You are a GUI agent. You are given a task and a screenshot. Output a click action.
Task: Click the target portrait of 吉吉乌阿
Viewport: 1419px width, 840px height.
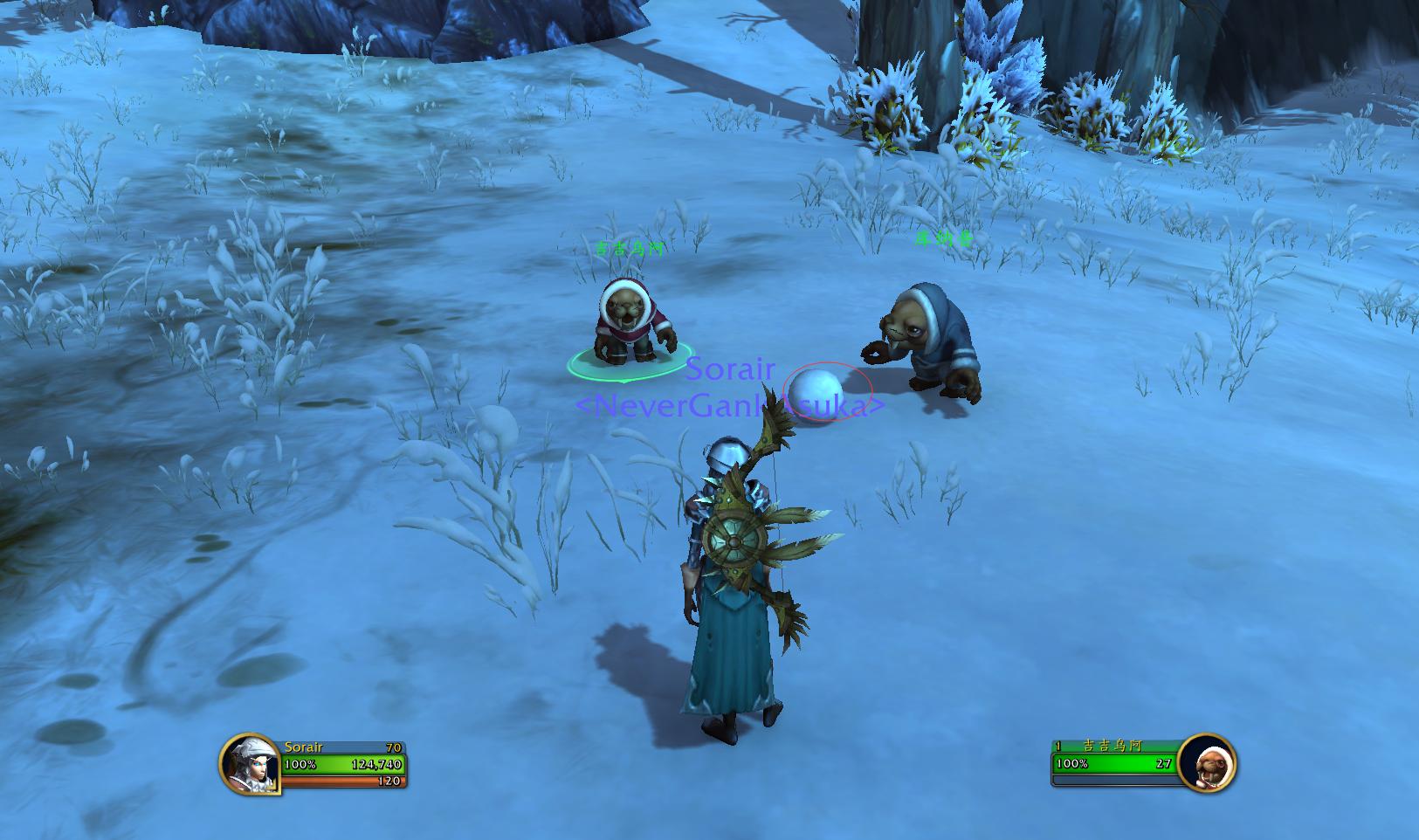1206,763
